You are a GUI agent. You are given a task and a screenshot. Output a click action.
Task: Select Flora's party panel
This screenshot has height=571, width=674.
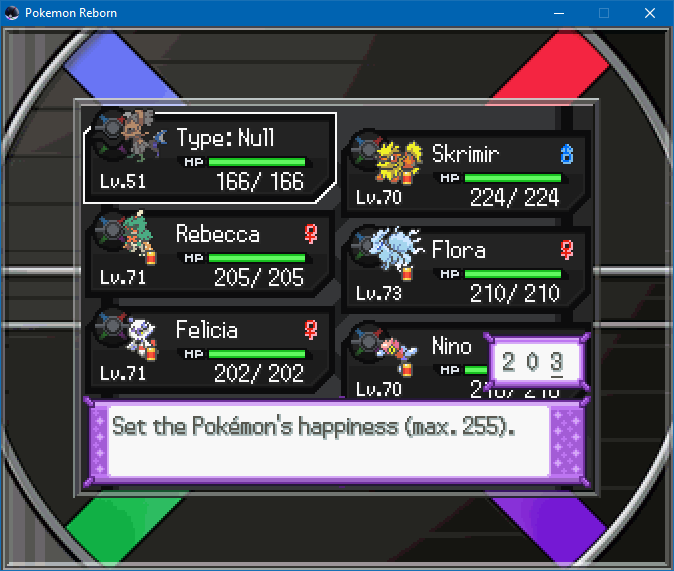click(464, 269)
